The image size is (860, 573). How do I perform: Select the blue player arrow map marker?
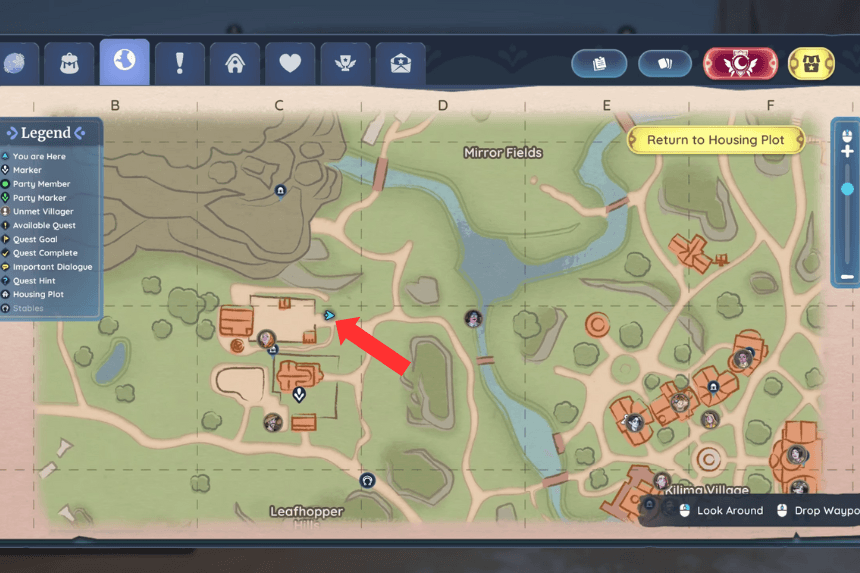point(329,315)
